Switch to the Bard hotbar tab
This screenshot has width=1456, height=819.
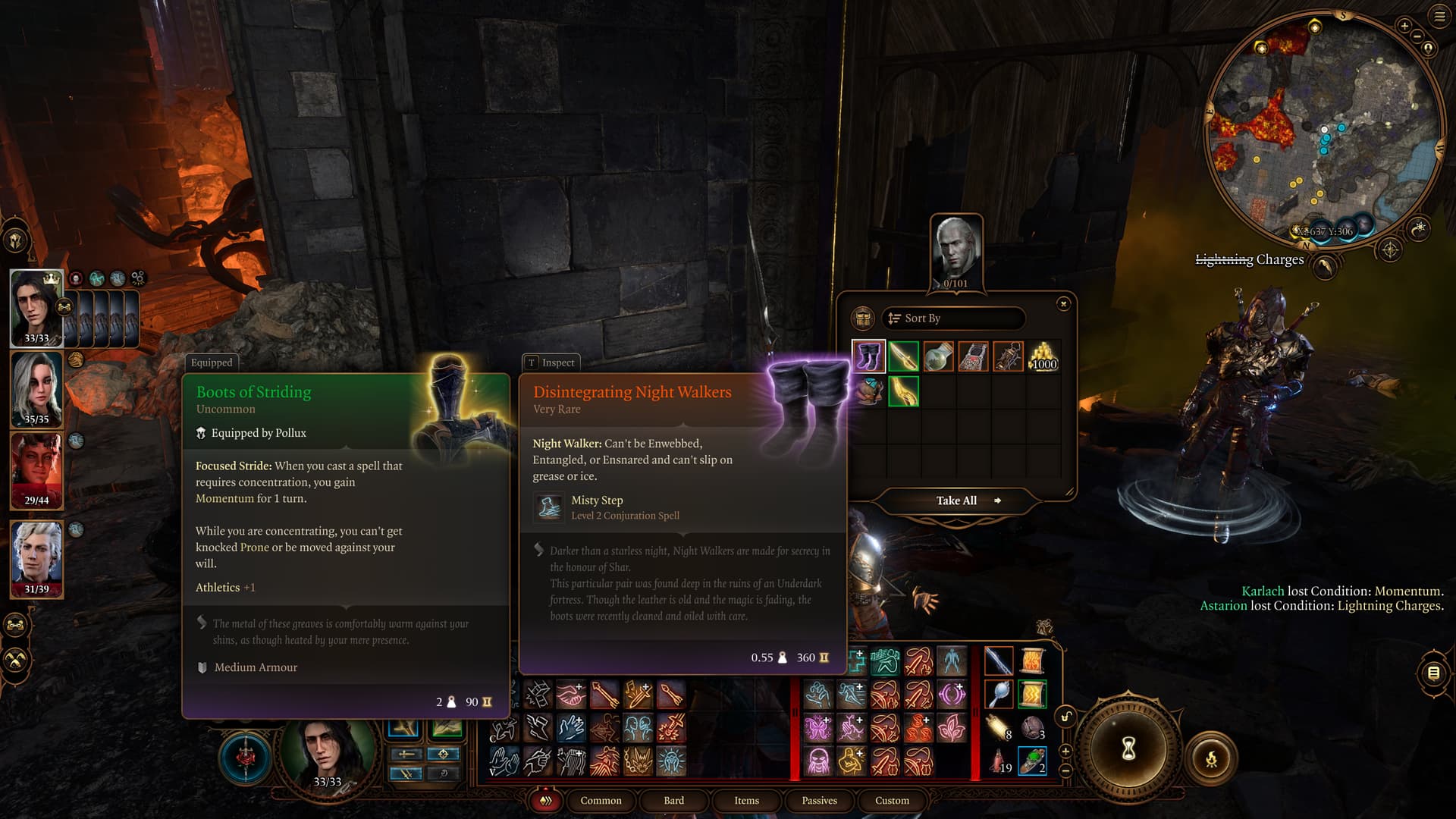point(673,800)
